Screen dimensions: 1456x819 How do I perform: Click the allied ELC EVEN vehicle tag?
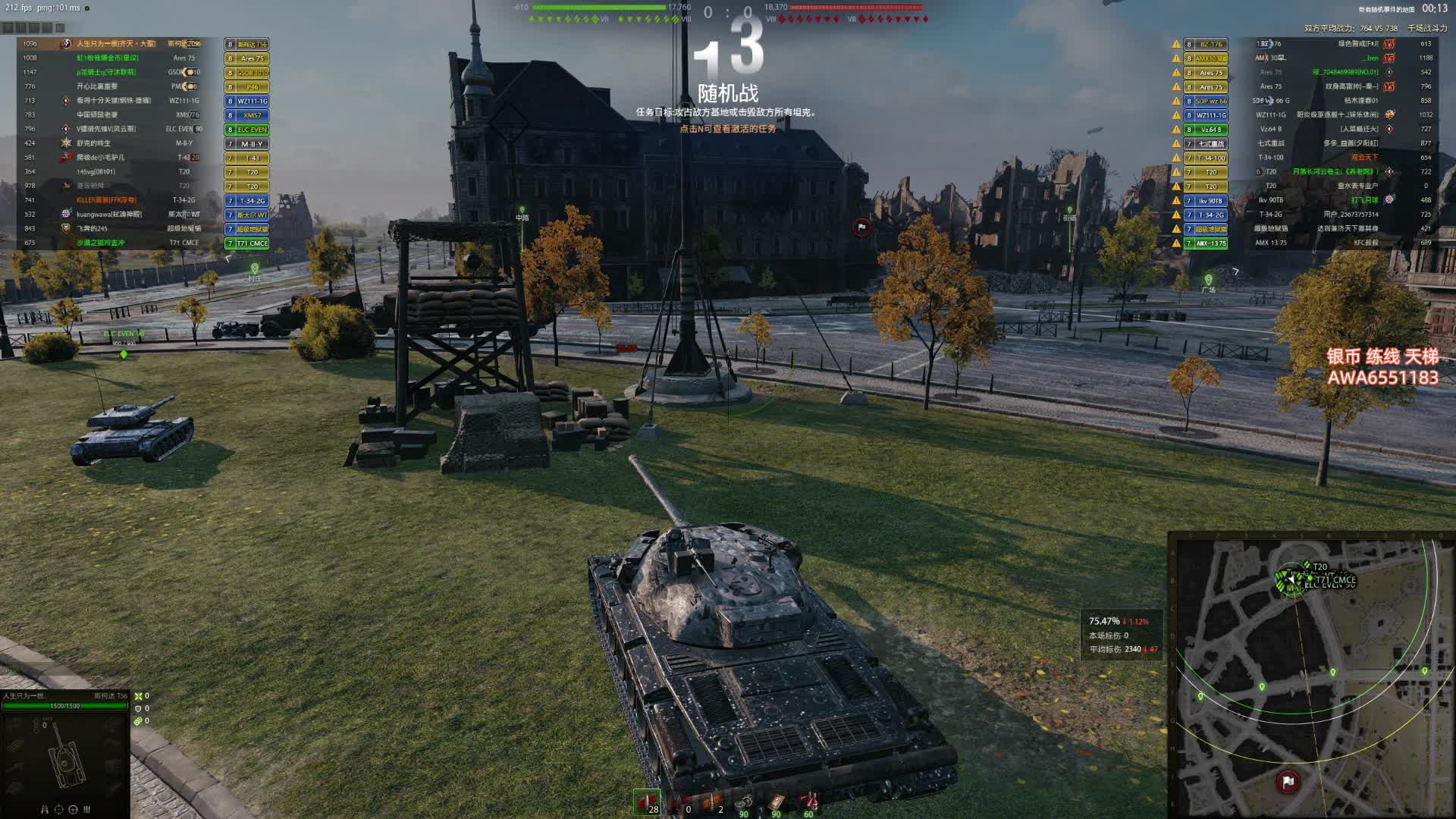(x=248, y=130)
